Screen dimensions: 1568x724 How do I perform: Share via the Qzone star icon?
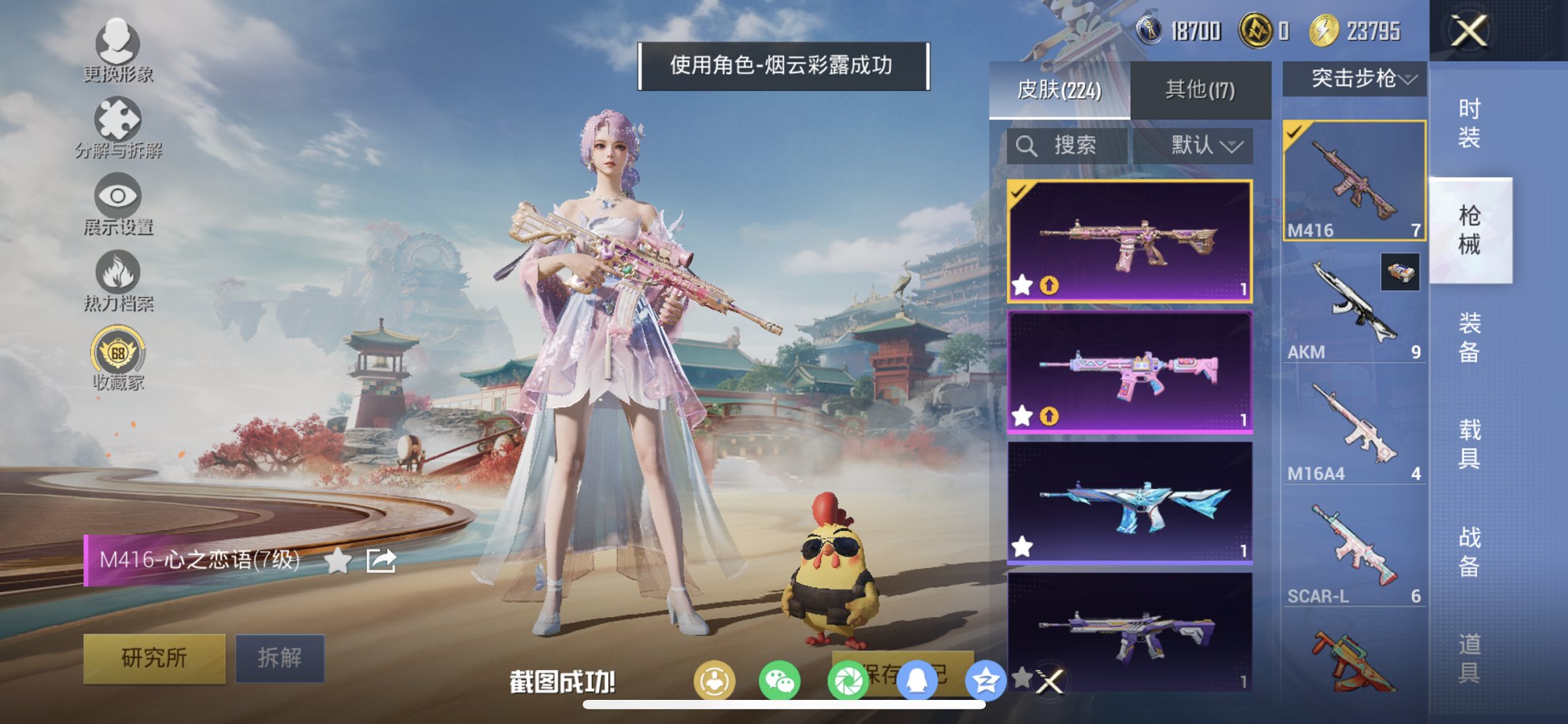point(984,680)
